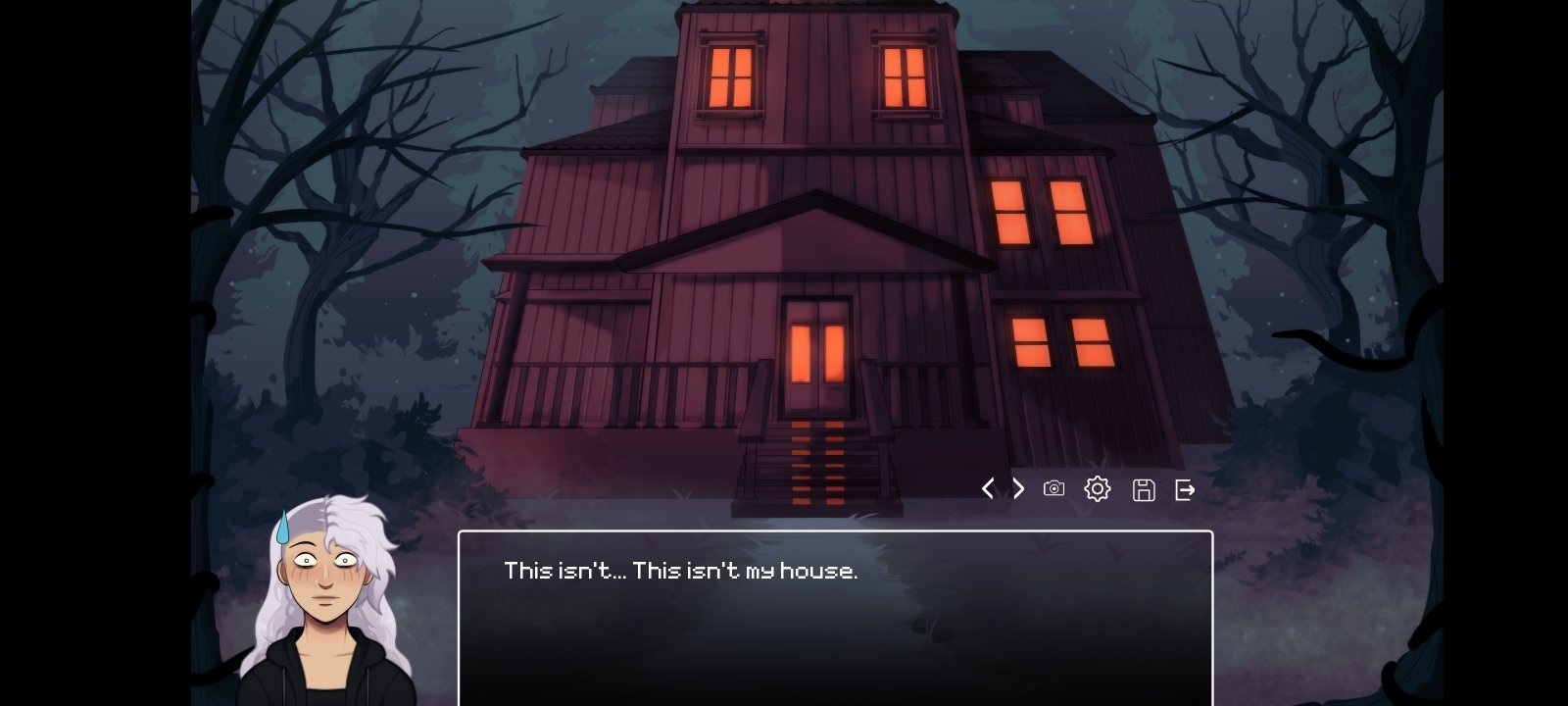Image resolution: width=1568 pixels, height=706 pixels.
Task: Exit the game with the door-arrow icon
Action: click(1185, 489)
